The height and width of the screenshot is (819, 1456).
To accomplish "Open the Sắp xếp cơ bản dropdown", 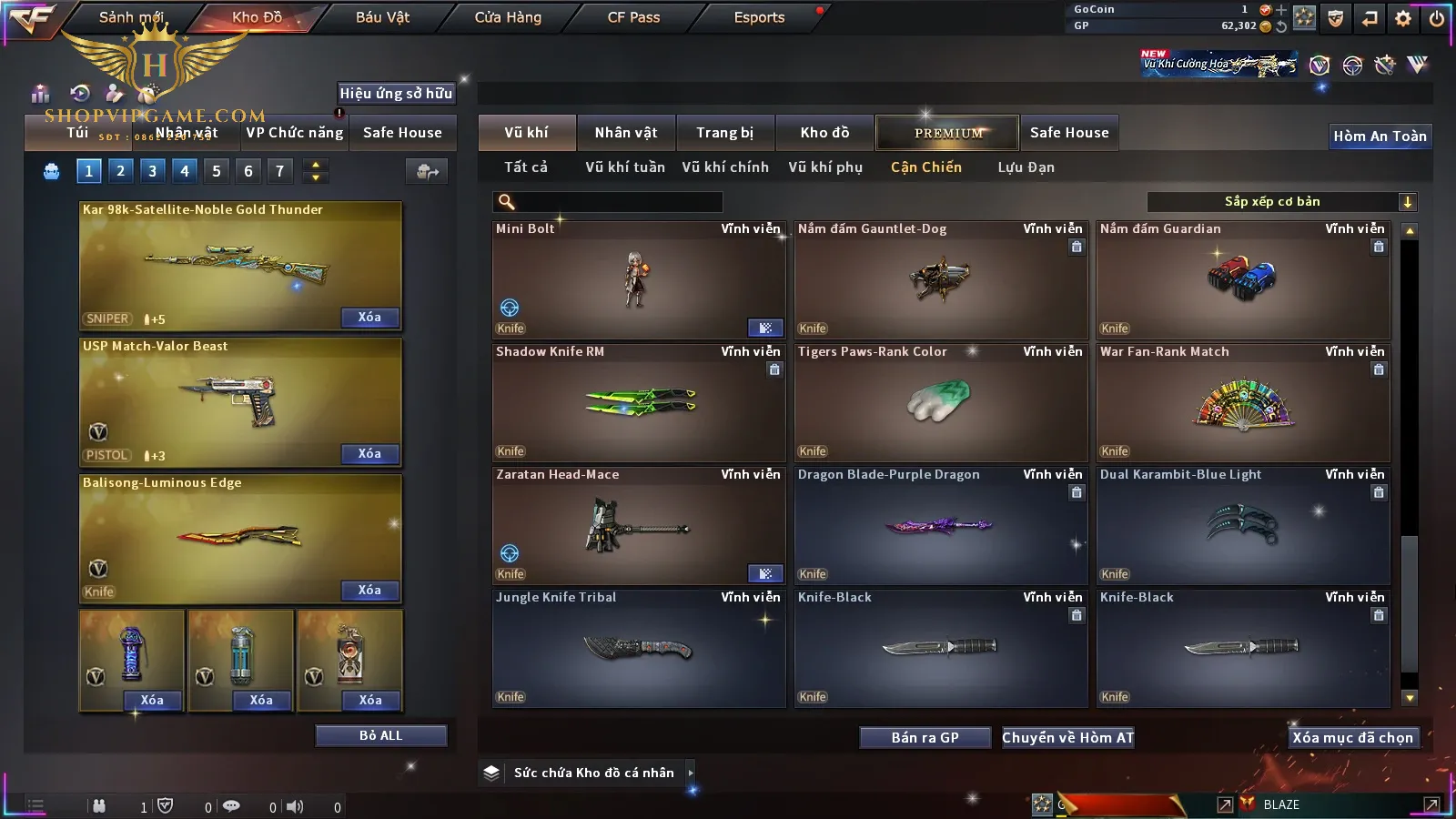I will (1281, 202).
